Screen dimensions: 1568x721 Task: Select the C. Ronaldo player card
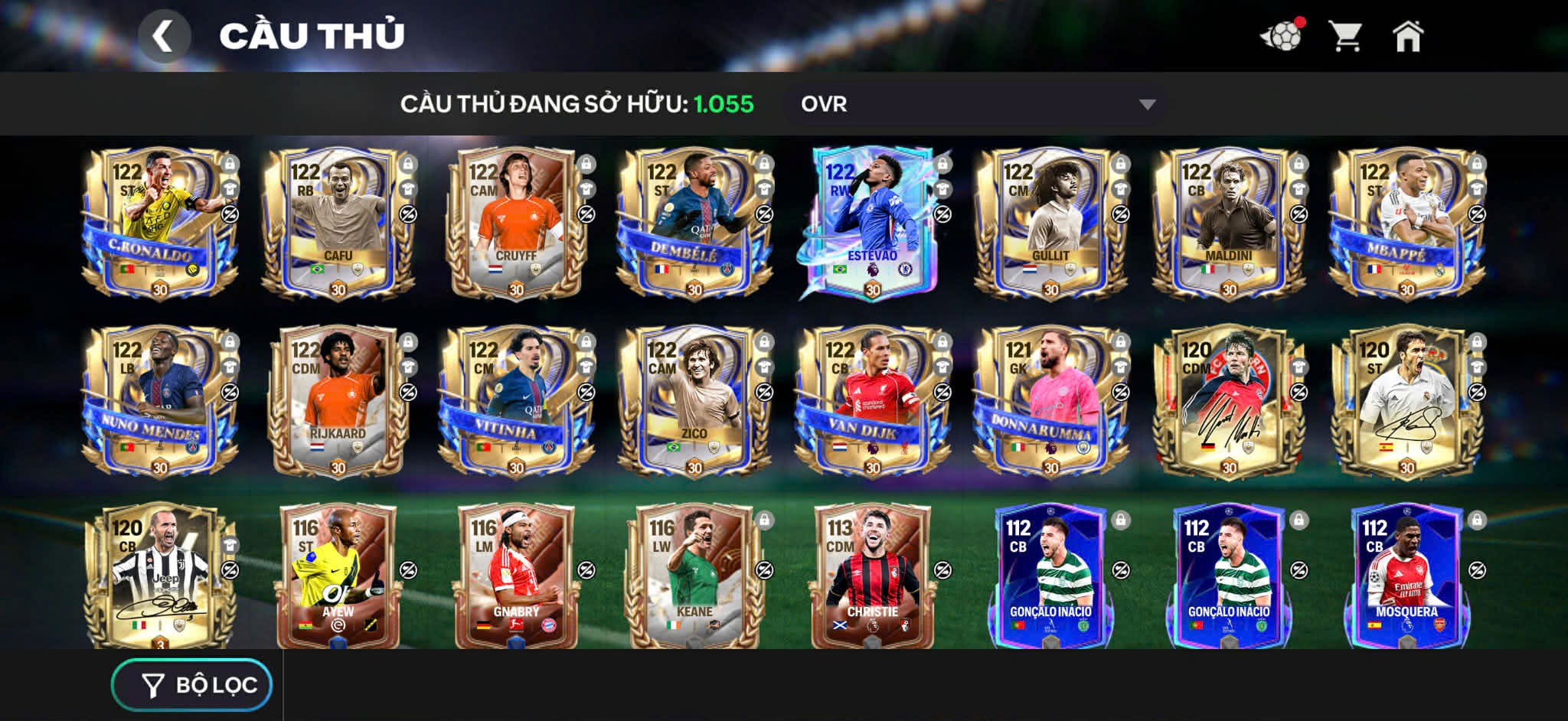point(159,223)
